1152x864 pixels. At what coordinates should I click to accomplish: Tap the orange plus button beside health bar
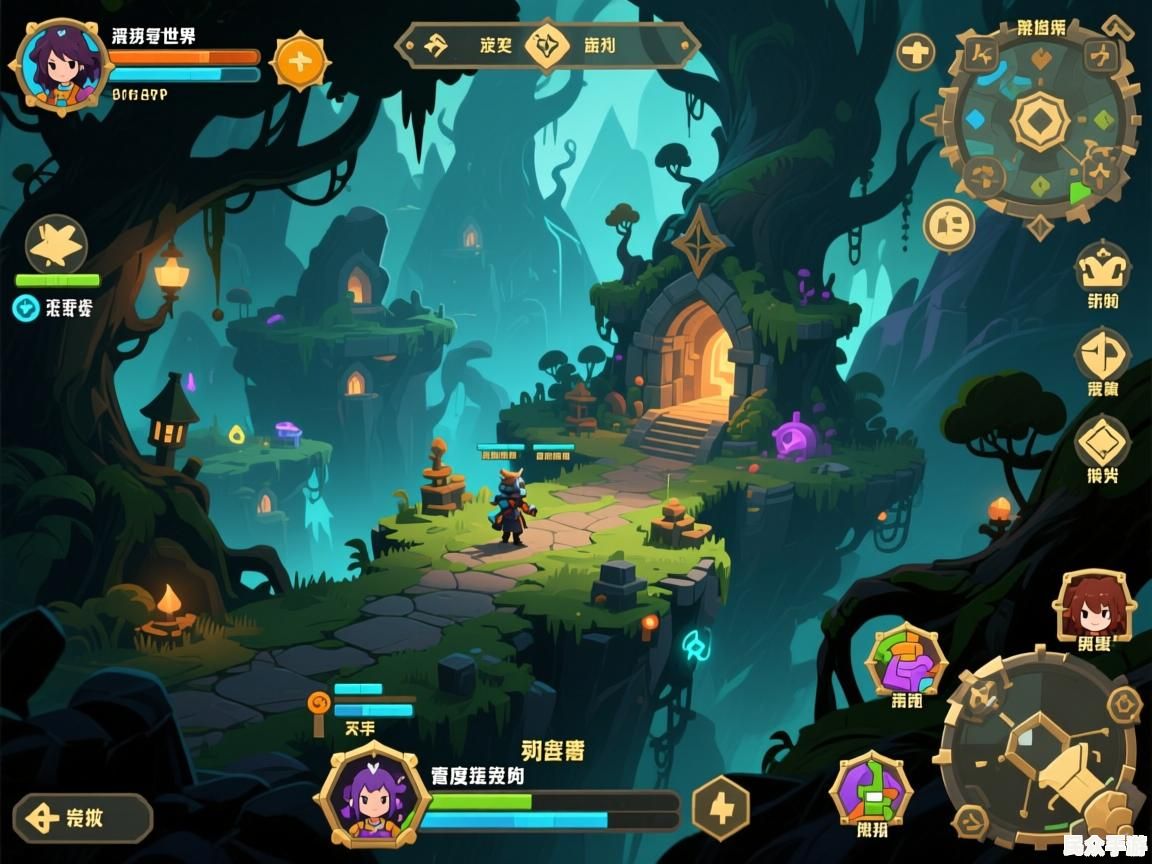(x=297, y=62)
